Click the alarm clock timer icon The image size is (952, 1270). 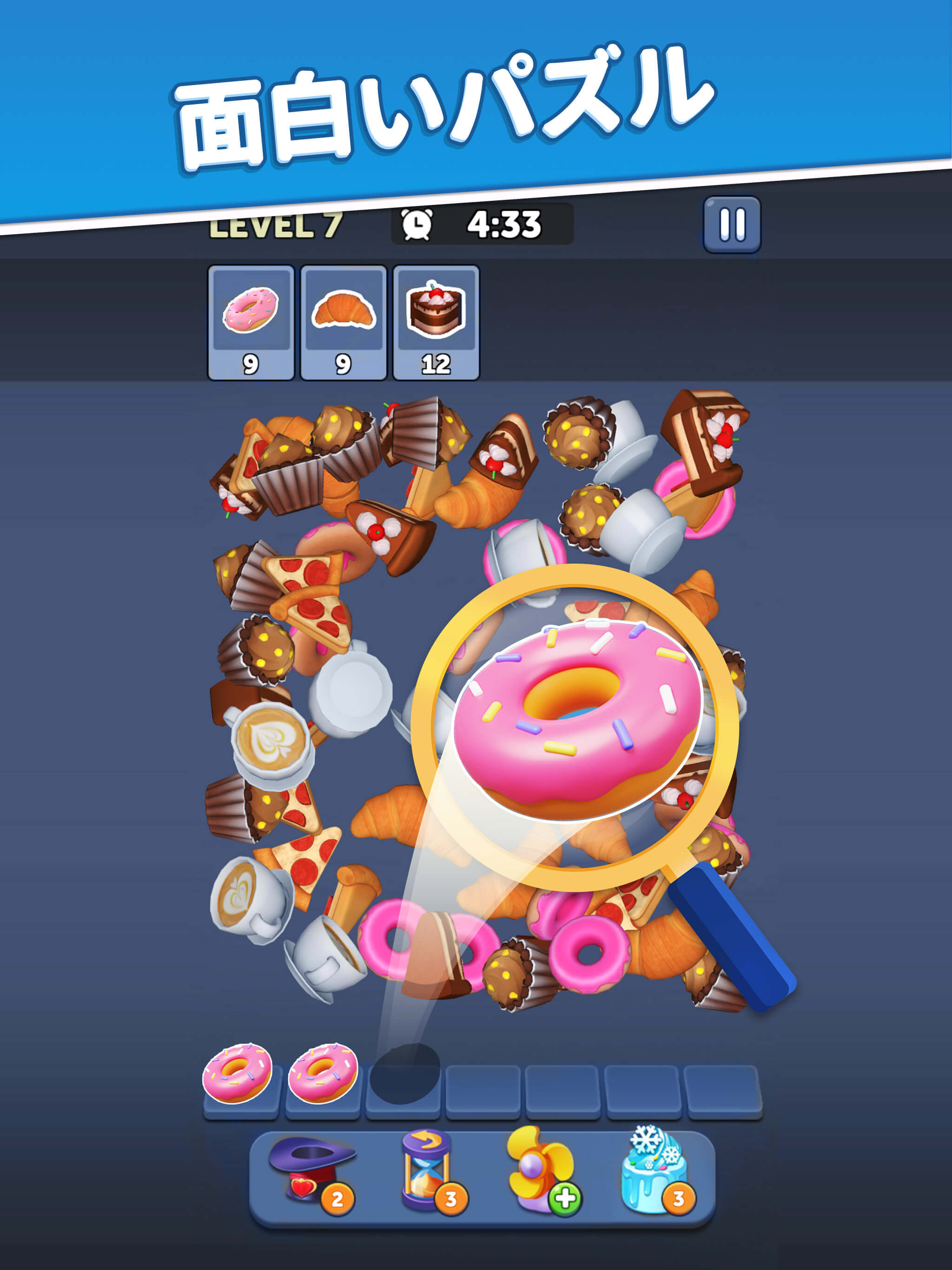tap(418, 225)
